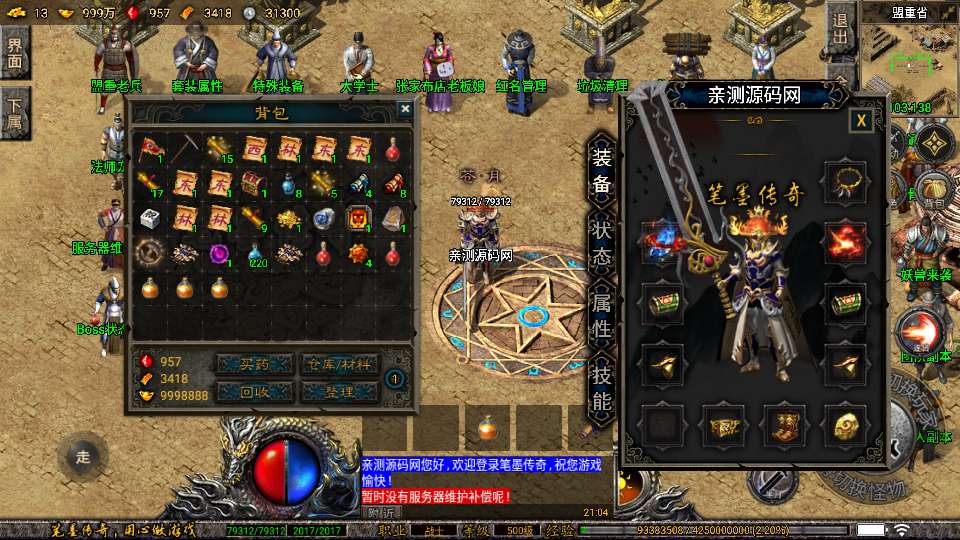Image resolution: width=960 pixels, height=540 pixels.
Task: Click the 回收 recycle button
Action: (255, 391)
